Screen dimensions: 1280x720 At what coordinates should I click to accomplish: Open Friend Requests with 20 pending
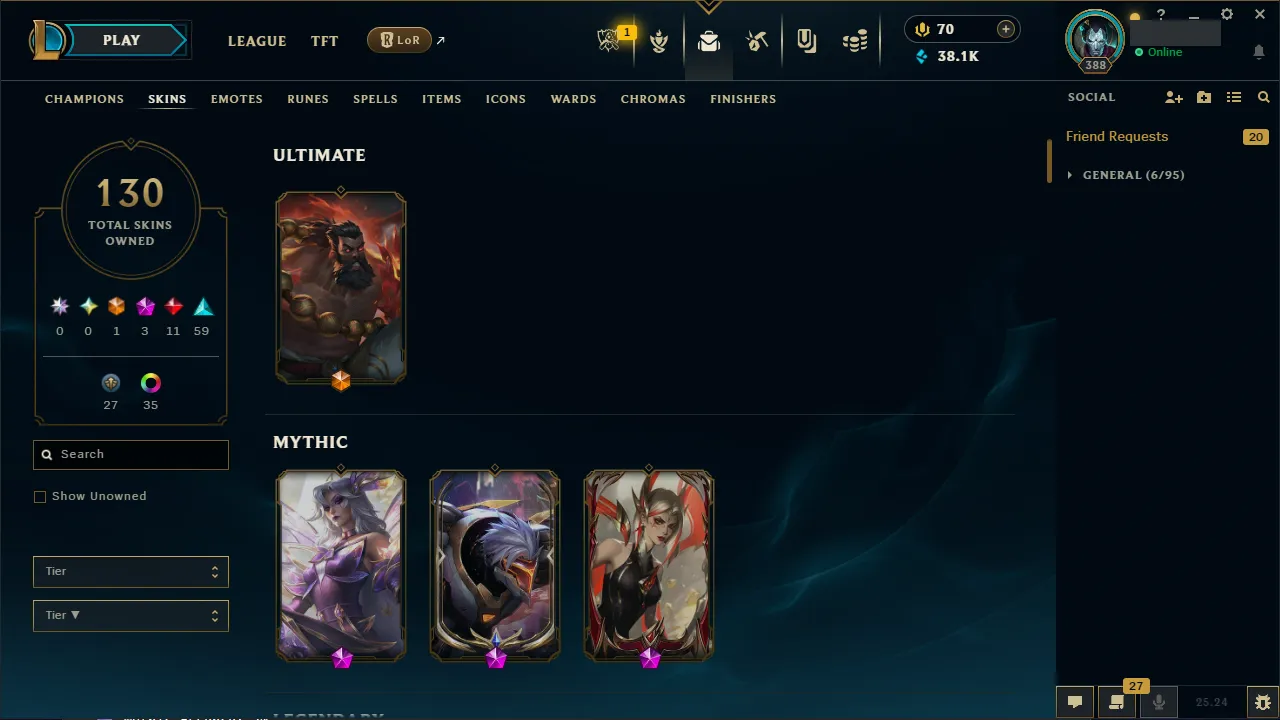pyautogui.click(x=1117, y=136)
